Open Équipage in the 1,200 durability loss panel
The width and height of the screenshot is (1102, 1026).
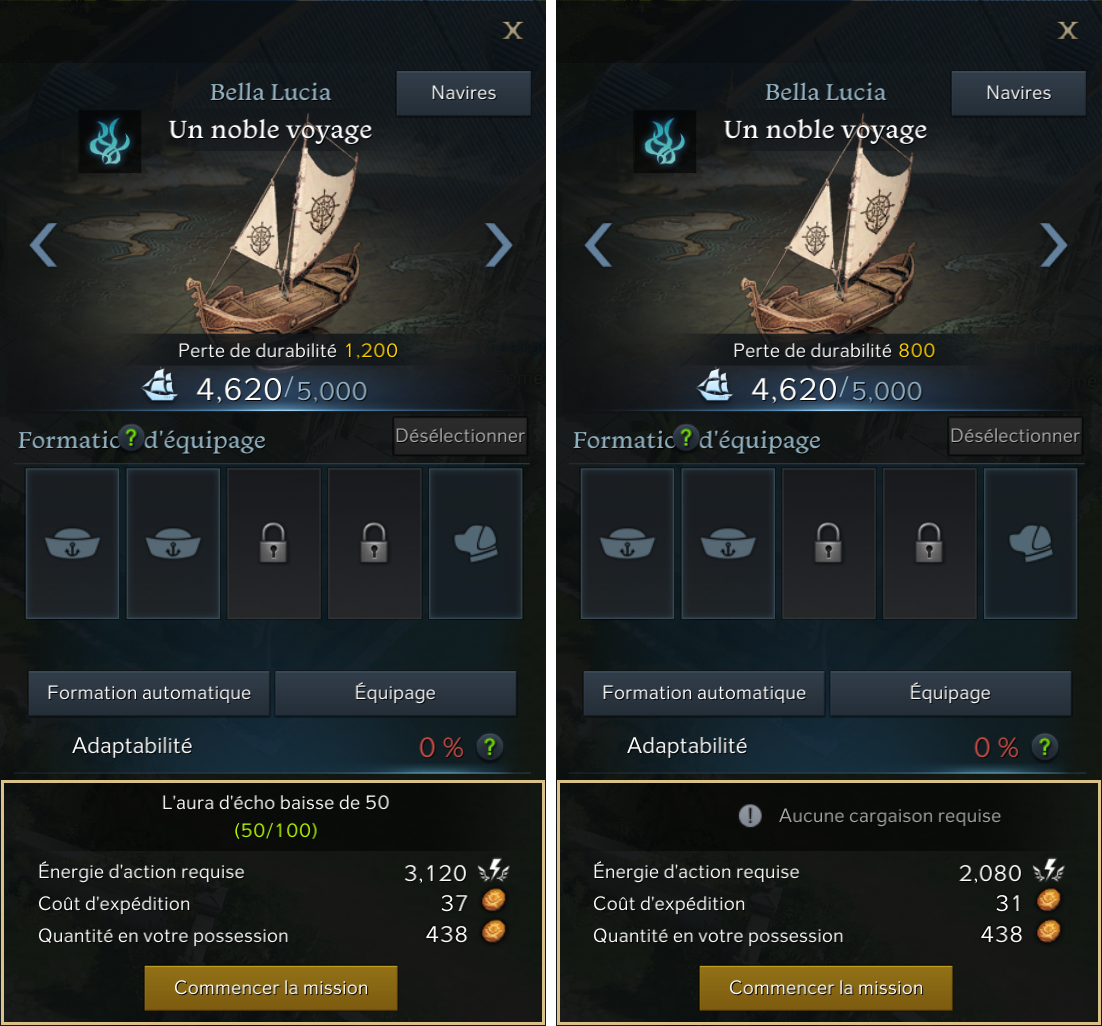[x=395, y=693]
